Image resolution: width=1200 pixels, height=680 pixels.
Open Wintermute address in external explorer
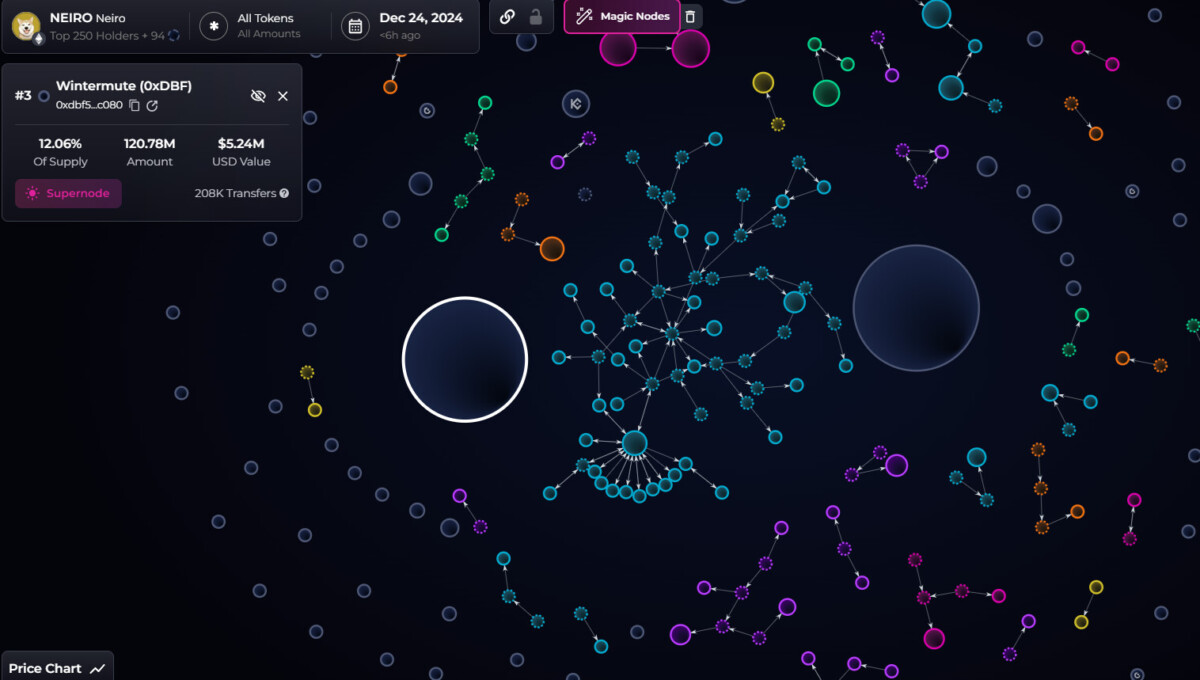(x=152, y=105)
